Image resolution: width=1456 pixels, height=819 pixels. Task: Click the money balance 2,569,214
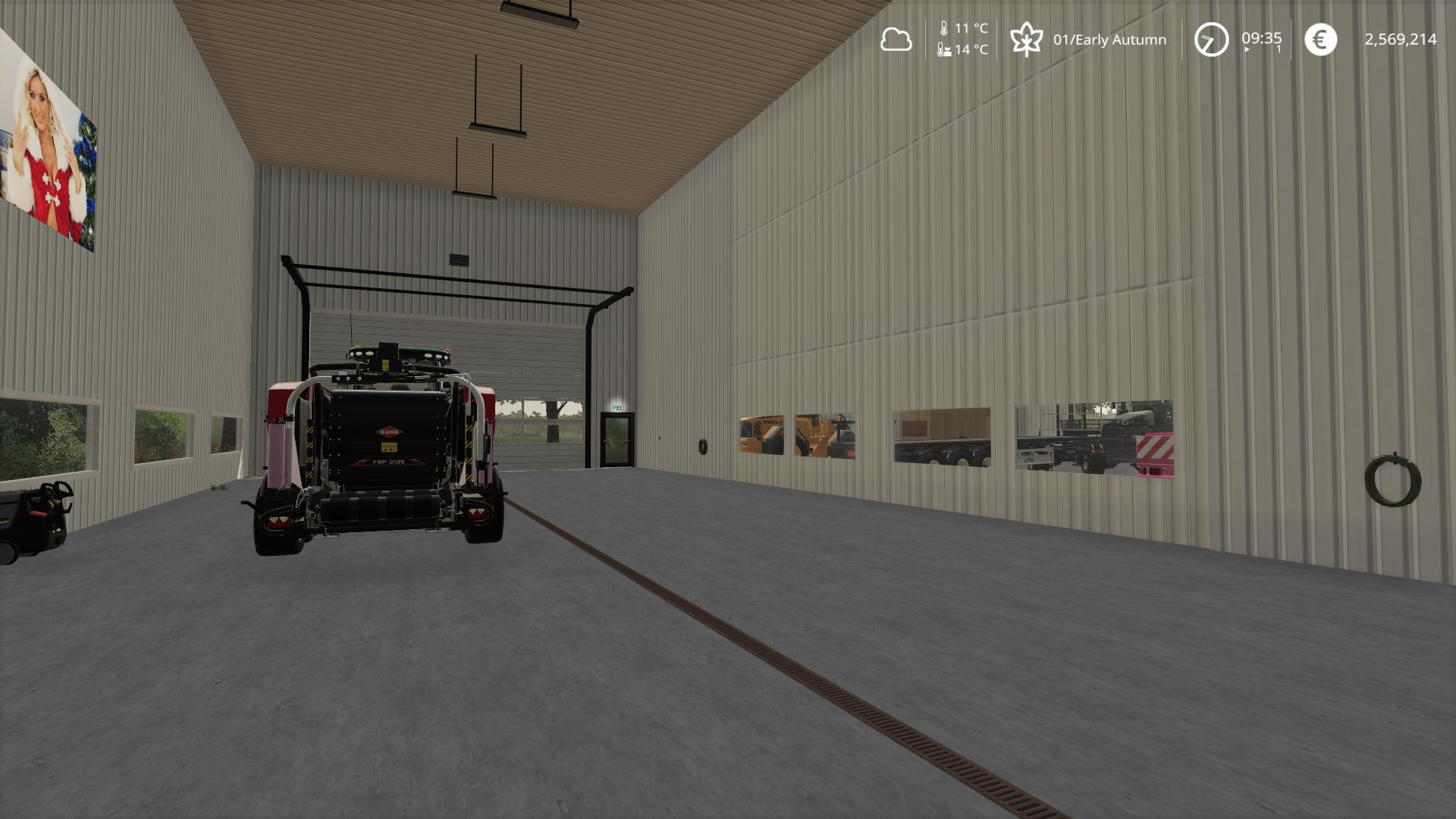point(1401,39)
